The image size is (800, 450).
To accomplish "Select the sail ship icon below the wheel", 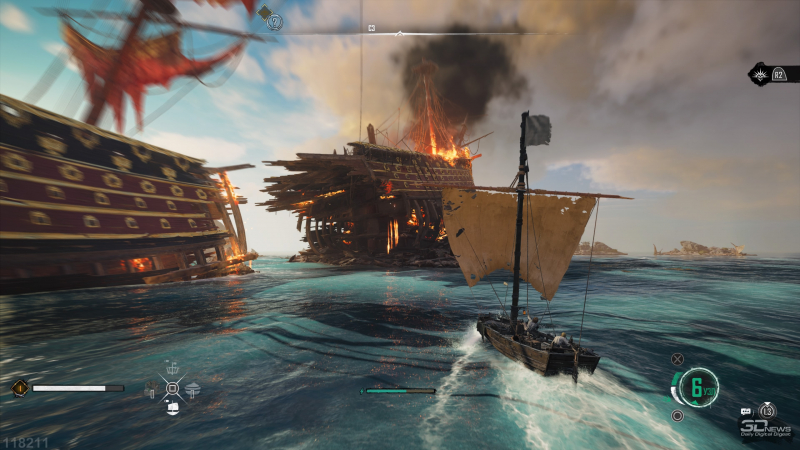I will pos(172,408).
